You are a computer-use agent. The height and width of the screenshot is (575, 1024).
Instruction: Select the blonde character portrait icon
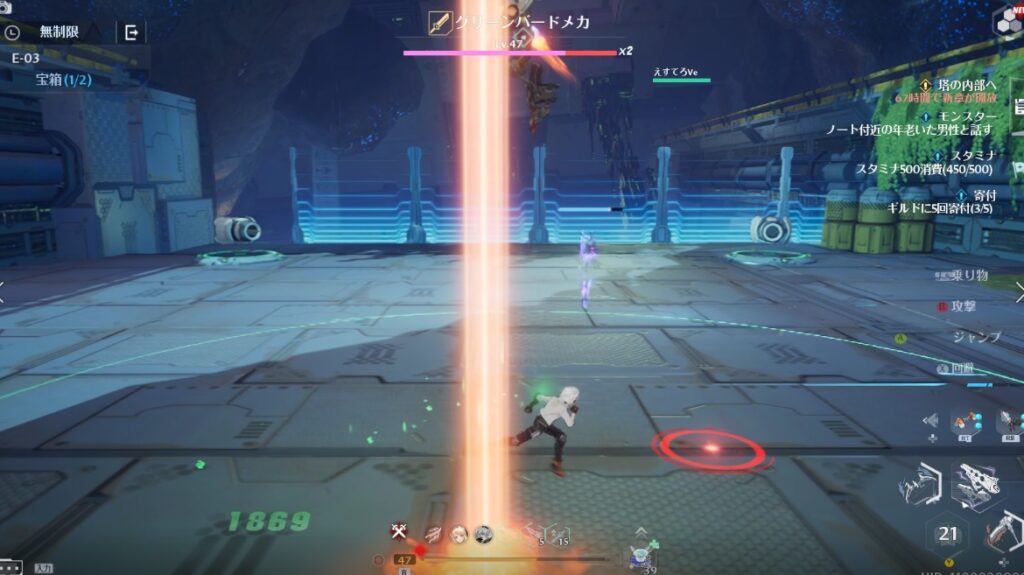459,534
